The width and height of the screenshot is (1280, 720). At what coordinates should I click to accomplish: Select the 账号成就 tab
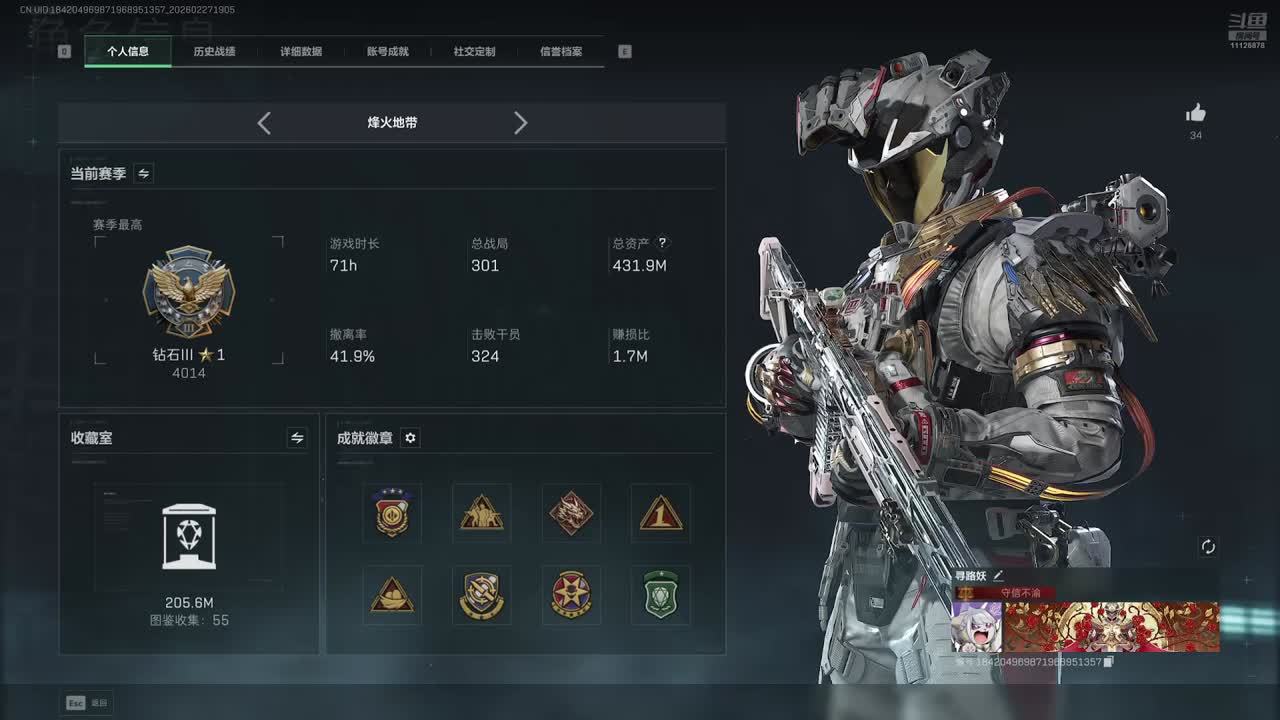[388, 51]
